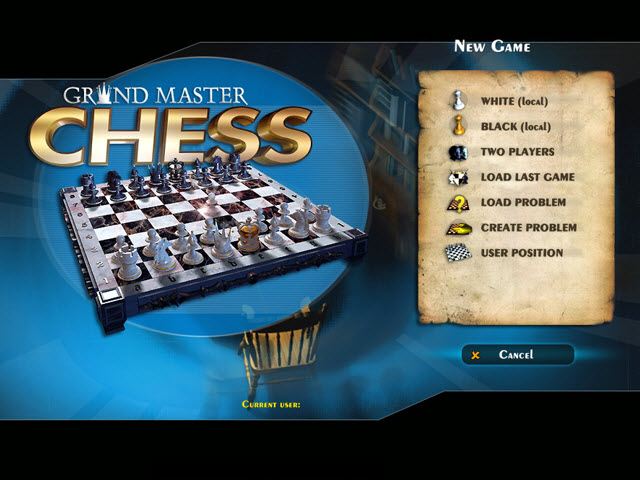Open LOAD LAST GAME entry

[525, 178]
